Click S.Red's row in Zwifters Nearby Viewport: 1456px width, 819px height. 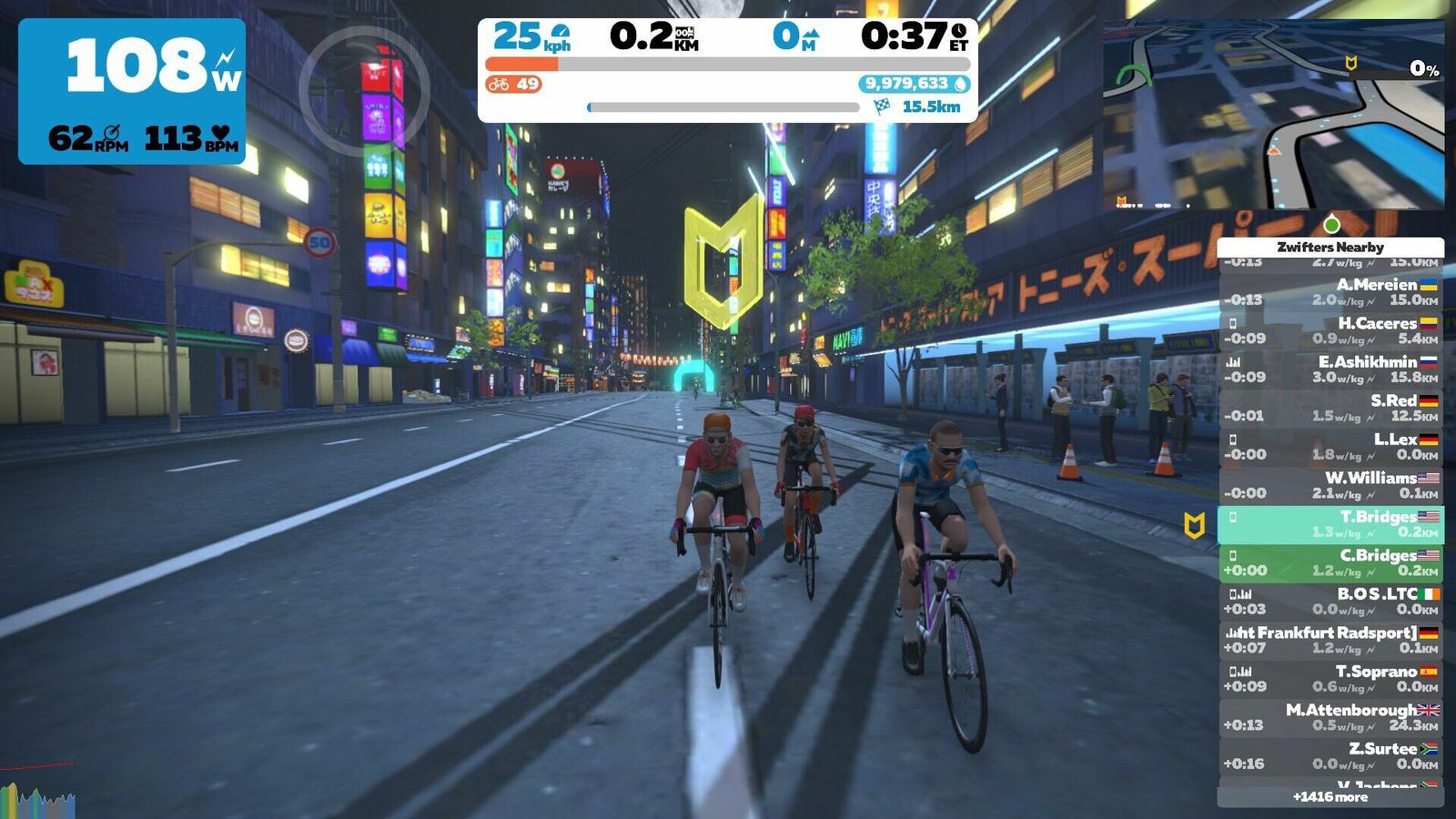click(x=1330, y=408)
